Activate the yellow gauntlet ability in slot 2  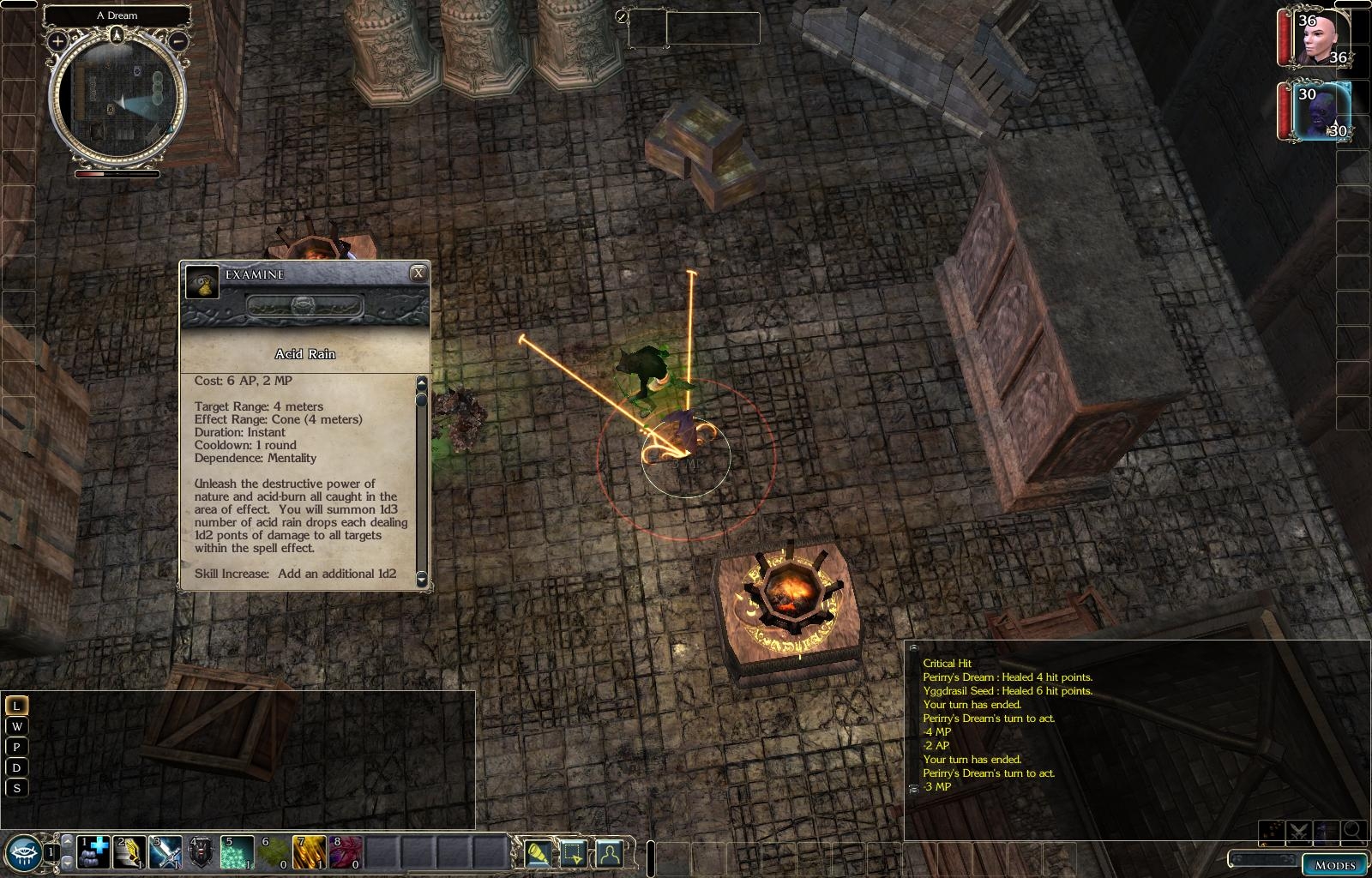(130, 852)
